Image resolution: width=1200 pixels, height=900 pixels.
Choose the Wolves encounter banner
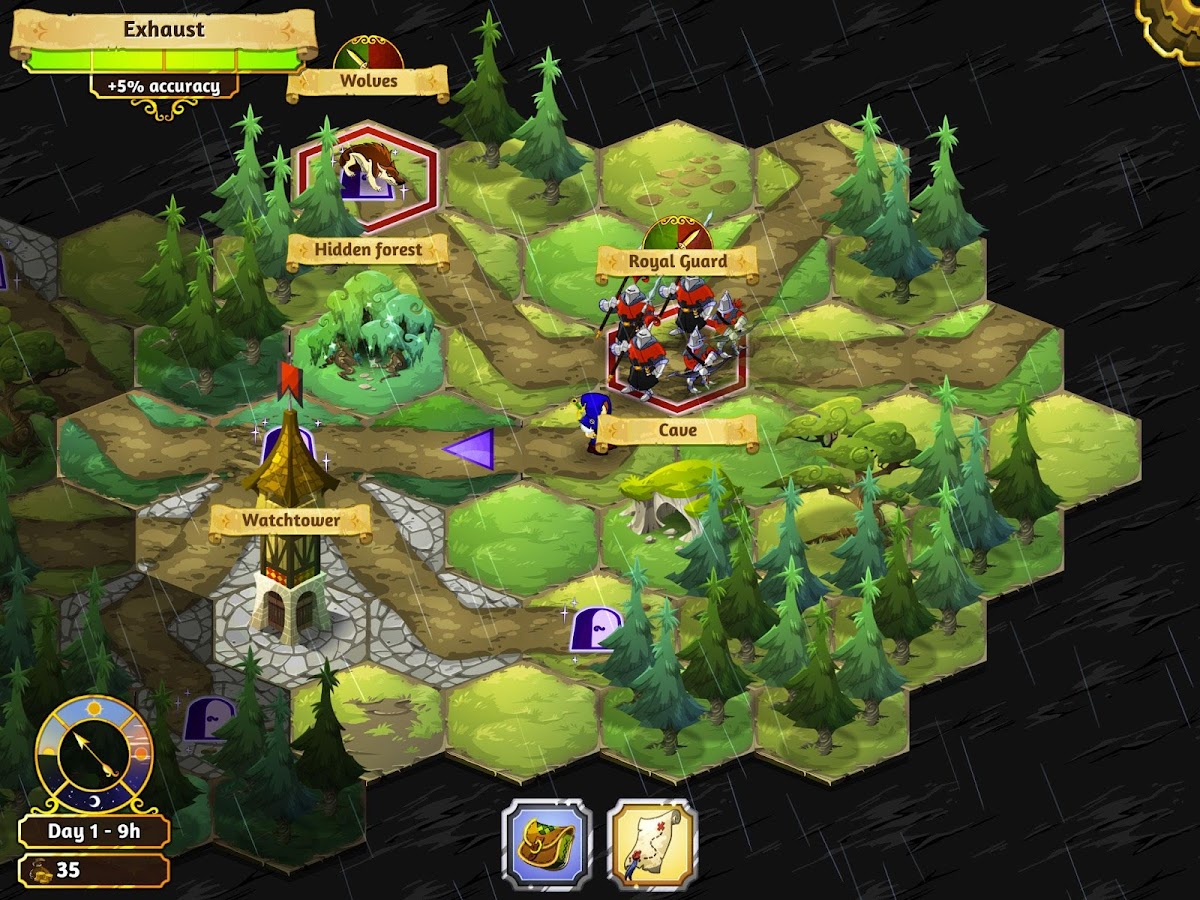pyautogui.click(x=368, y=81)
